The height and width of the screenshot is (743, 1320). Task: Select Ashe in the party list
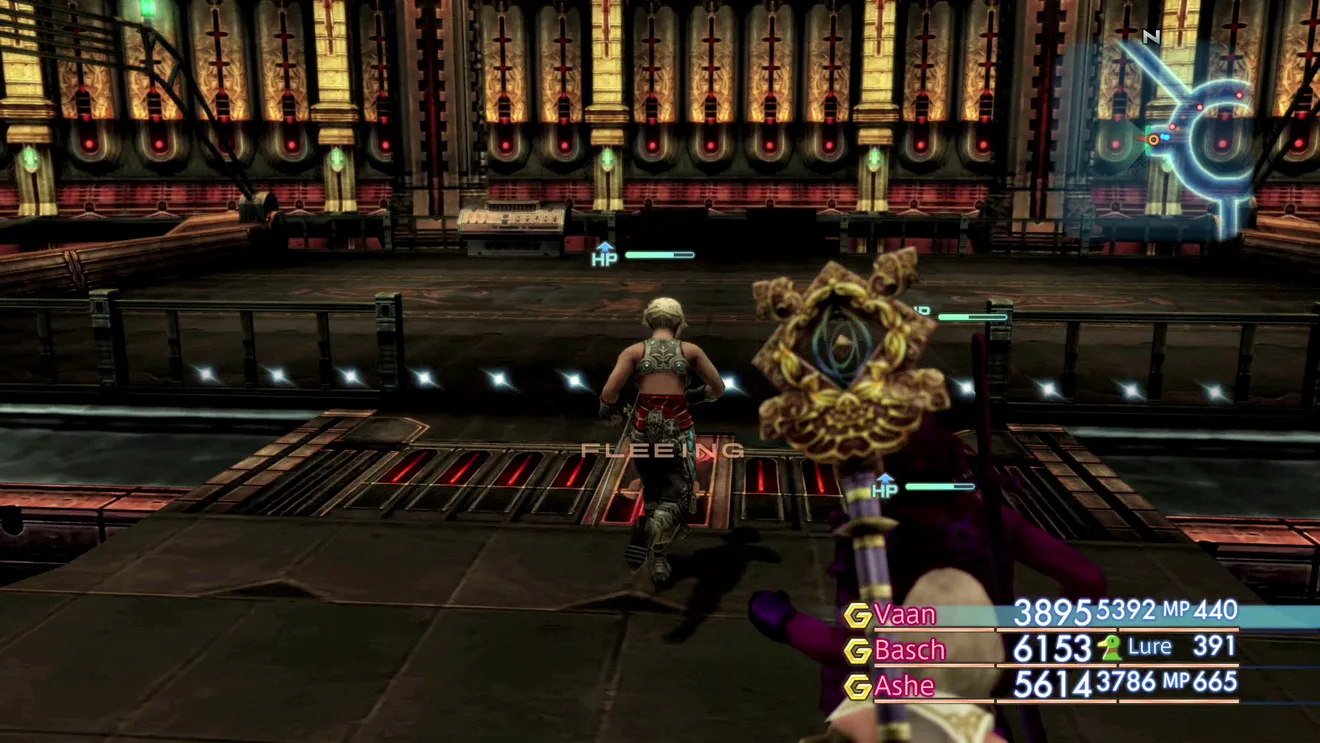tap(904, 686)
